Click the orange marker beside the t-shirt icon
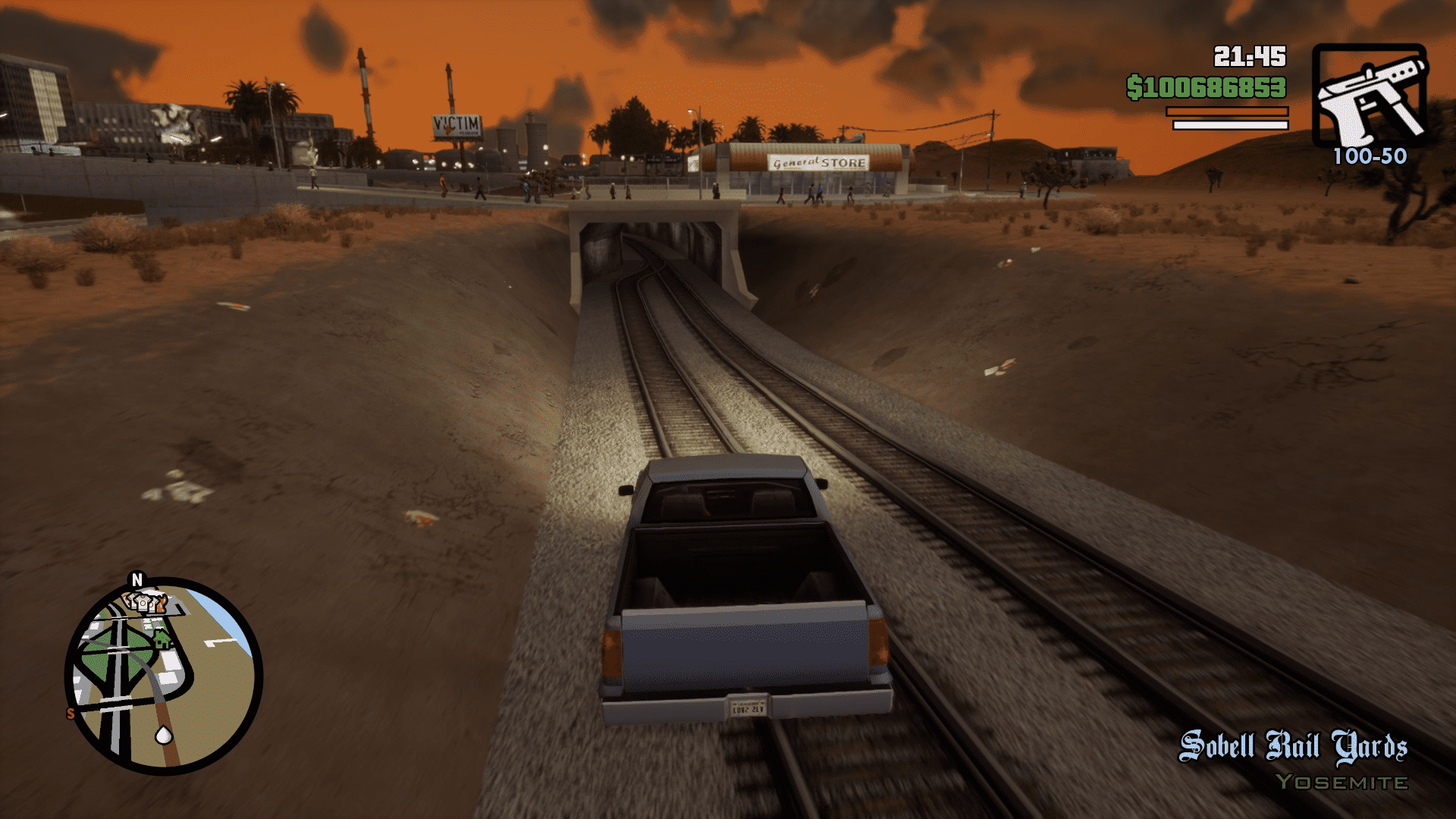Viewport: 1456px width, 819px height. 162,603
